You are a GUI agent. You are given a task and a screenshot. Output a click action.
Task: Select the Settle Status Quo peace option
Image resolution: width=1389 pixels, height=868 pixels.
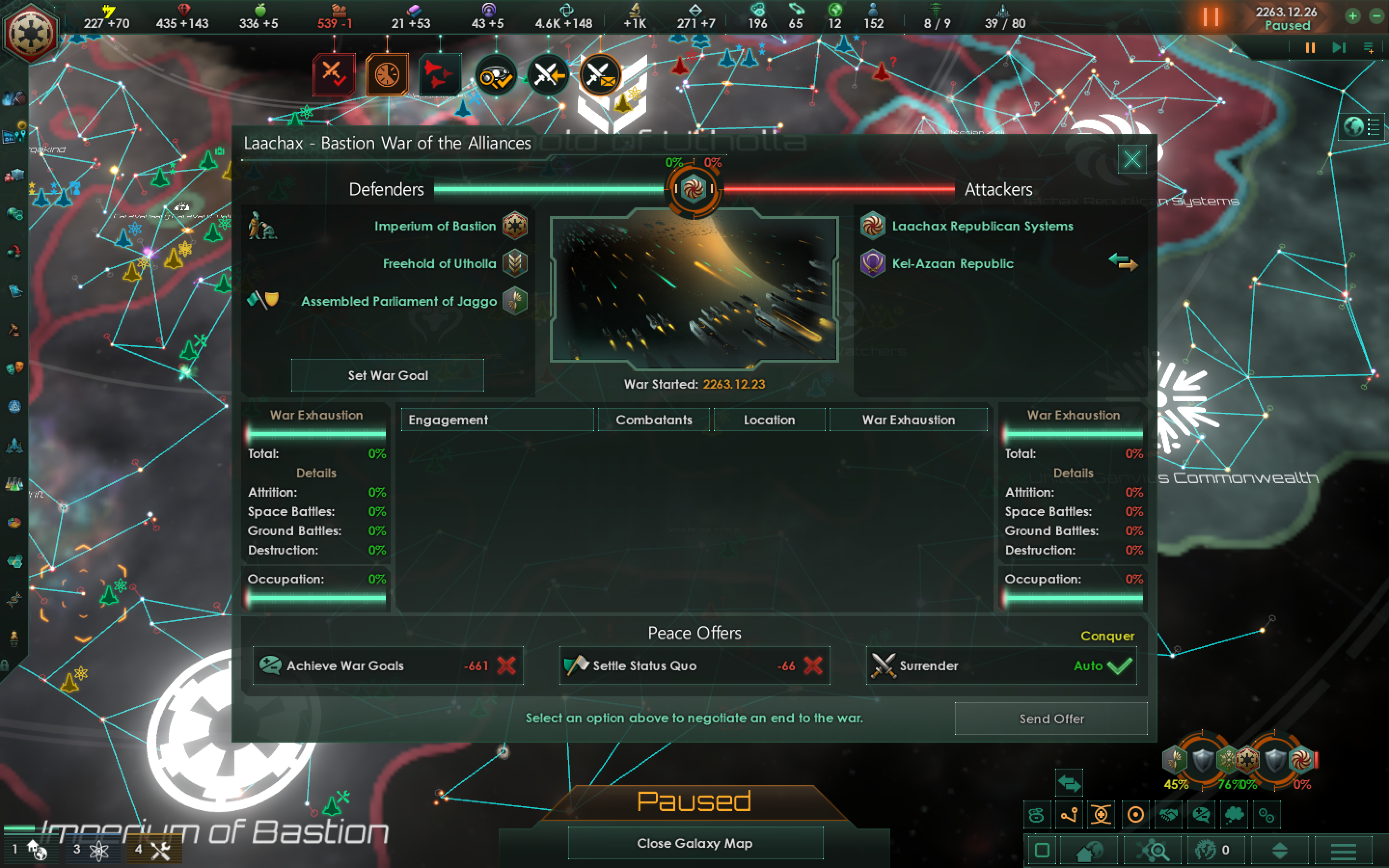point(694,666)
